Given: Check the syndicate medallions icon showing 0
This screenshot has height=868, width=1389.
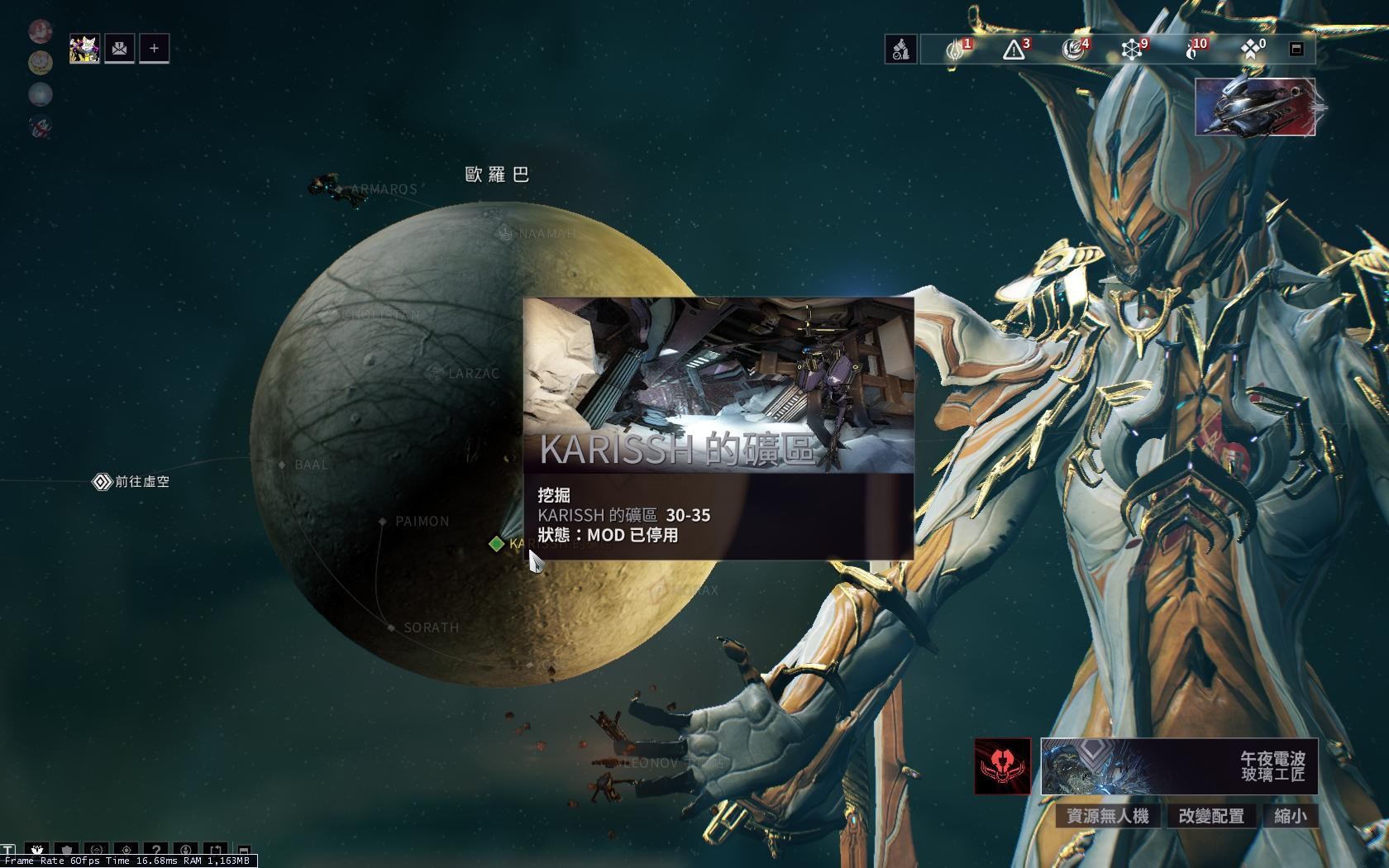Looking at the screenshot, I should coord(1250,50).
